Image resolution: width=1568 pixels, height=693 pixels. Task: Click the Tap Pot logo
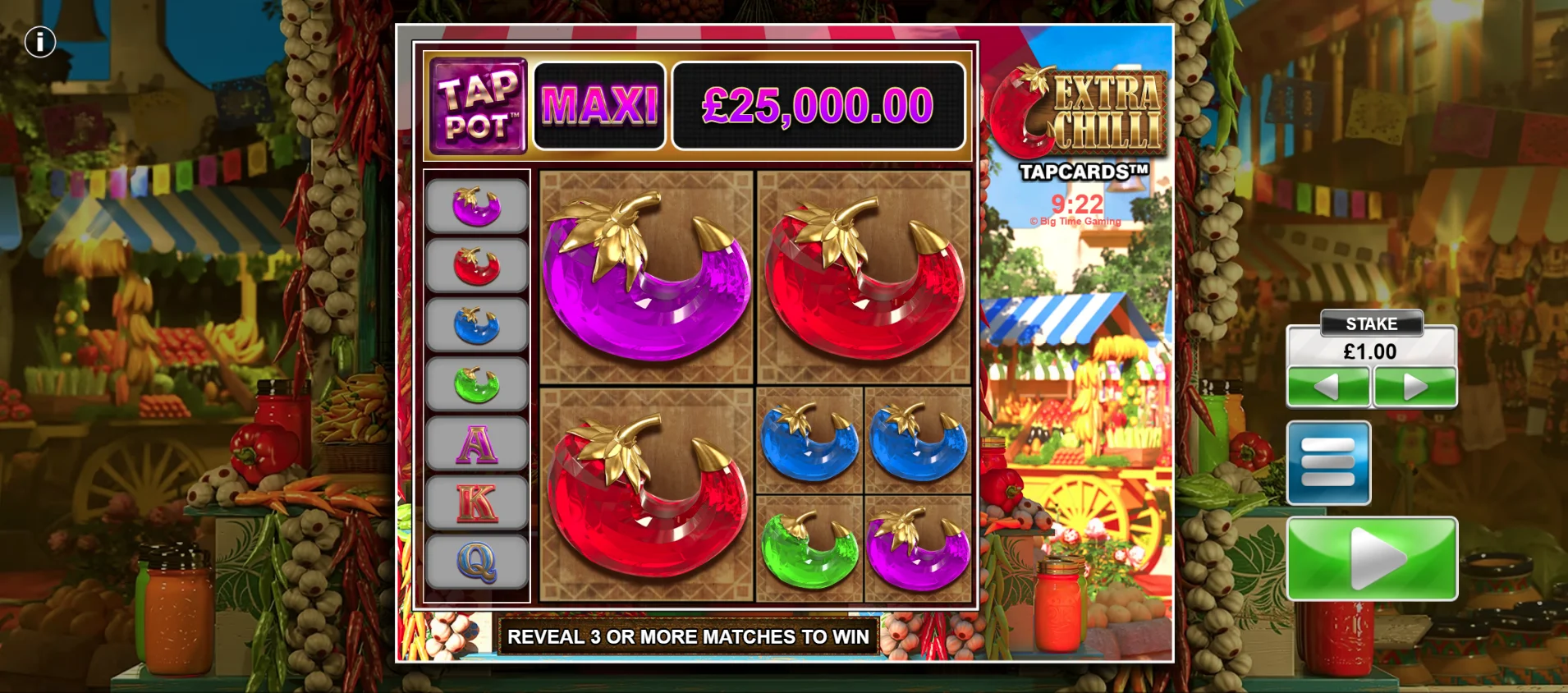tap(479, 106)
